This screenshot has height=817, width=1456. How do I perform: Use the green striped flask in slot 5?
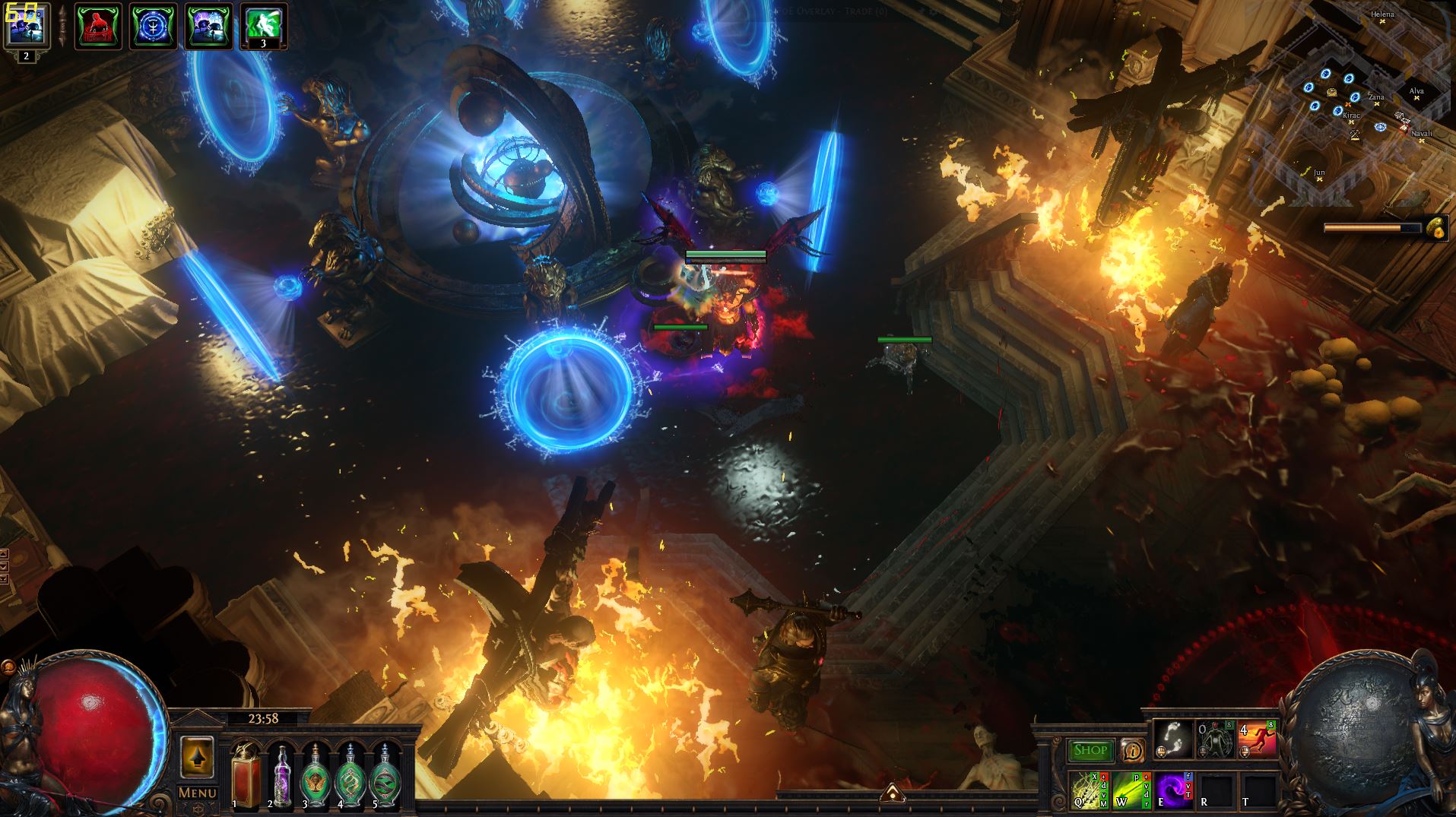pos(383,775)
